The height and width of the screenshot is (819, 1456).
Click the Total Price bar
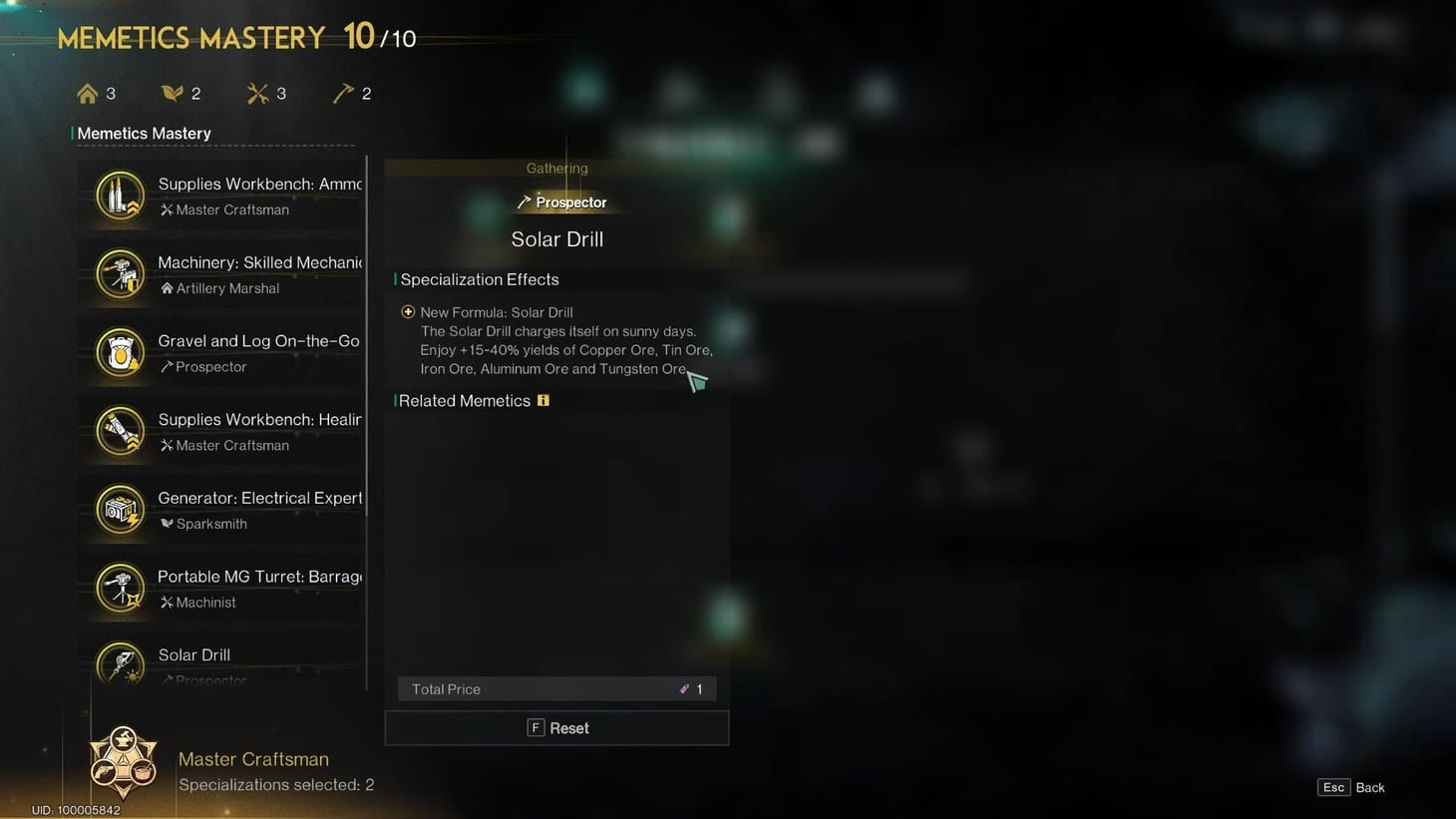(x=556, y=688)
